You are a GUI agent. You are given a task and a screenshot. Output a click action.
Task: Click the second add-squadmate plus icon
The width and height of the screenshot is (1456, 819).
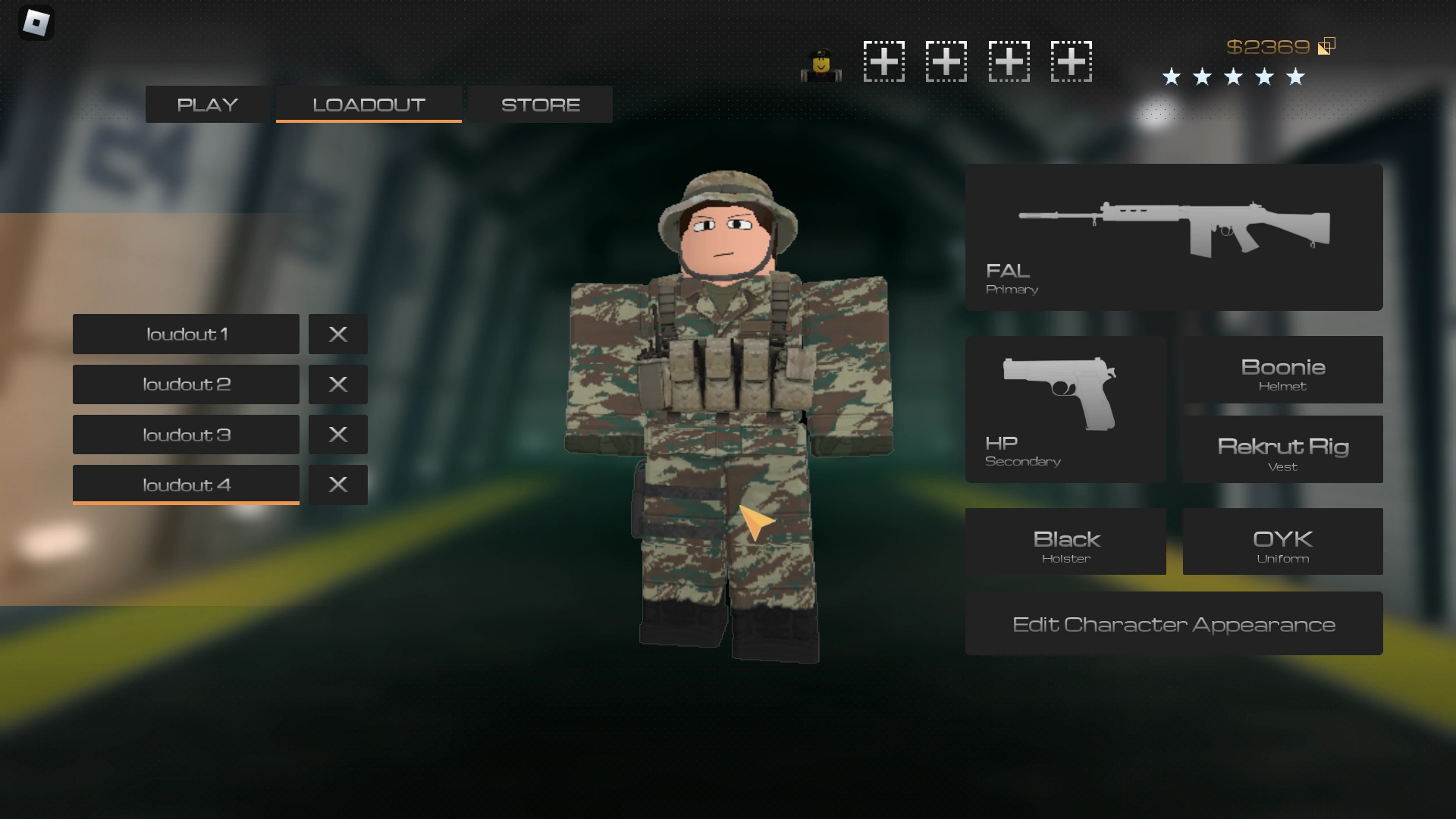pos(946,61)
